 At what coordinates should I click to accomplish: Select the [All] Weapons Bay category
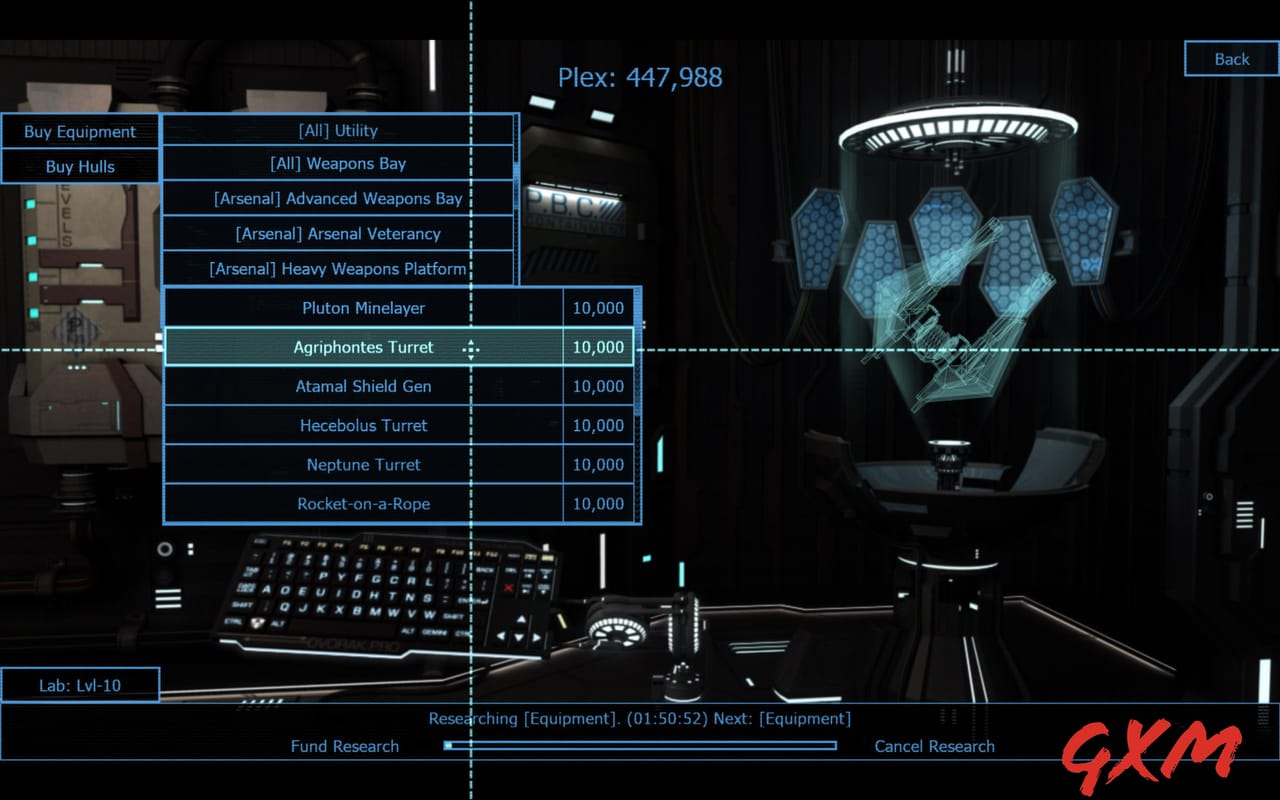(340, 163)
